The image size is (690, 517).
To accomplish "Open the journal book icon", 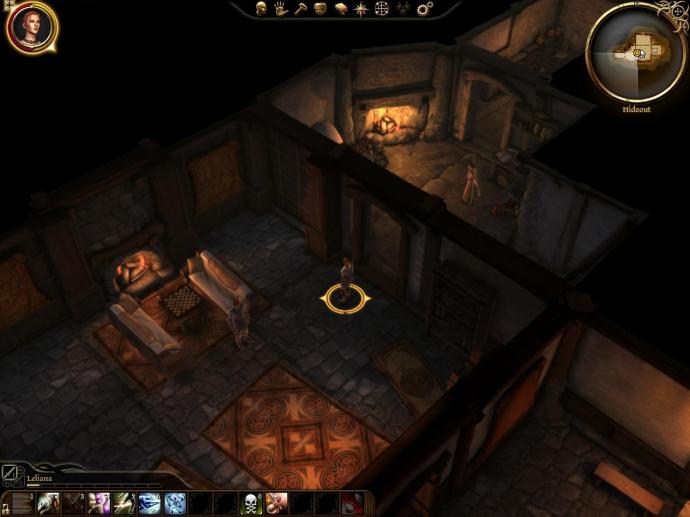I will coord(340,9).
